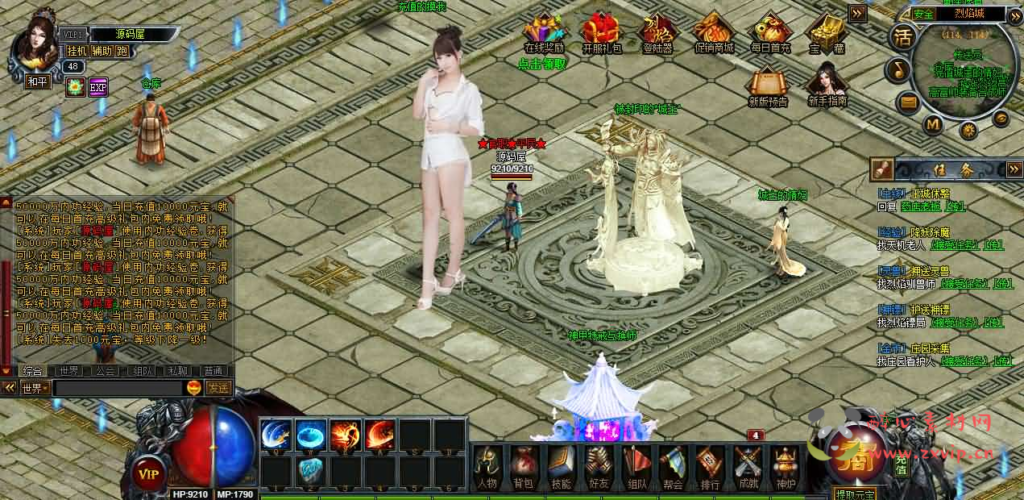Open the 人物 character panel
1024x500 pixels.
(x=487, y=466)
